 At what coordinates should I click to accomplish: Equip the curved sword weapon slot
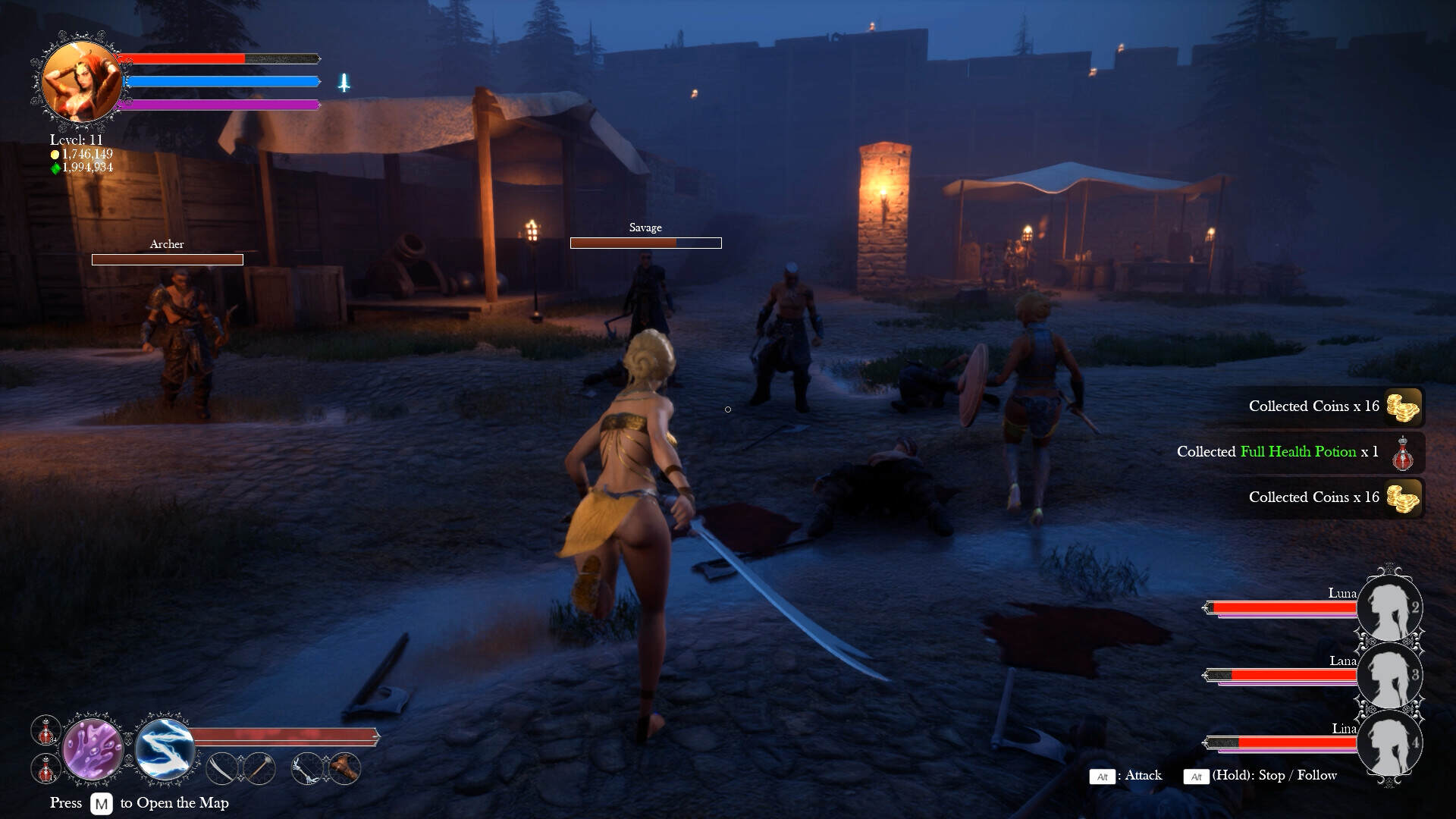[222, 769]
